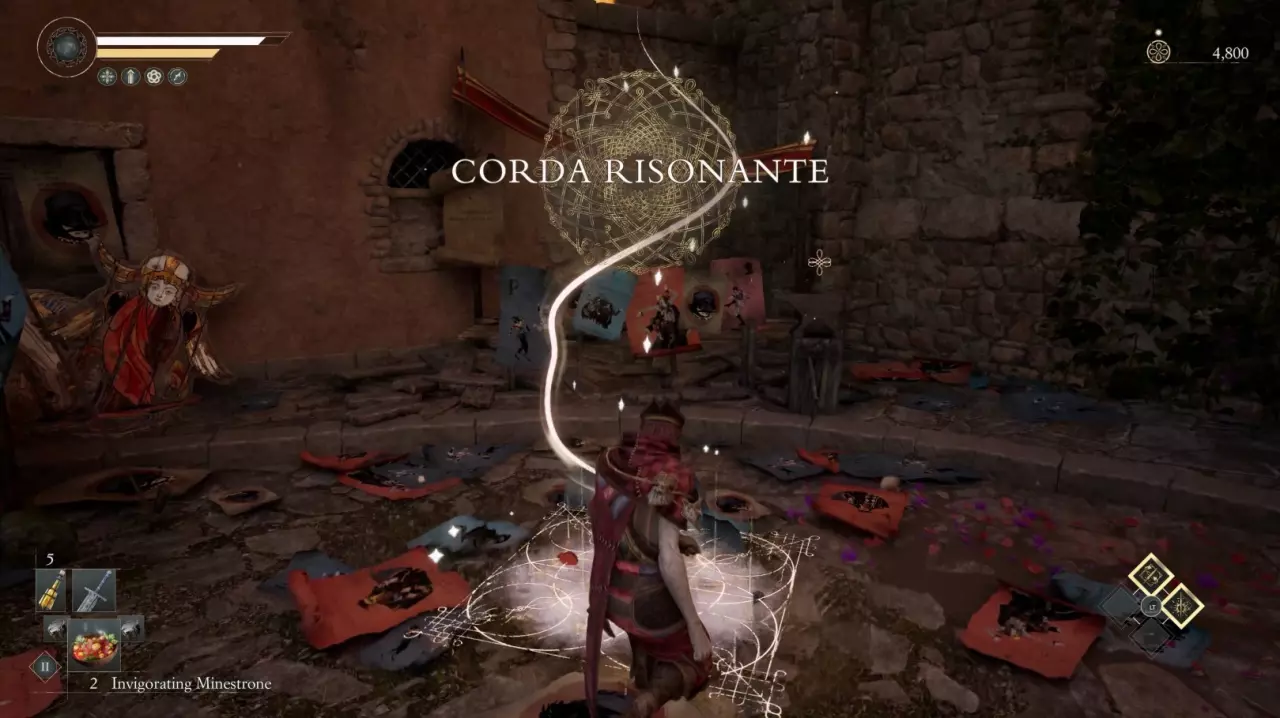1280x718 pixels.
Task: Click the character portrait orb emblem
Action: [67, 47]
